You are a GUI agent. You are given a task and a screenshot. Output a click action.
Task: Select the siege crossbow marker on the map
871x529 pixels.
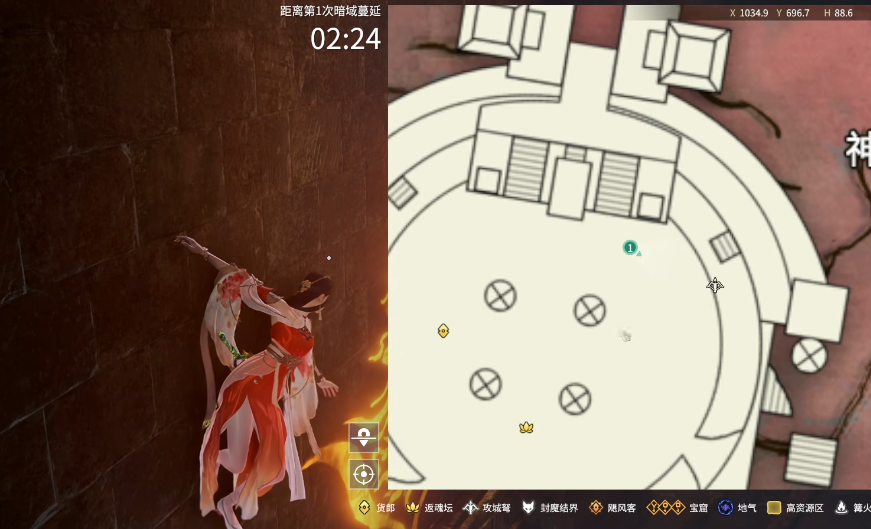(715, 286)
